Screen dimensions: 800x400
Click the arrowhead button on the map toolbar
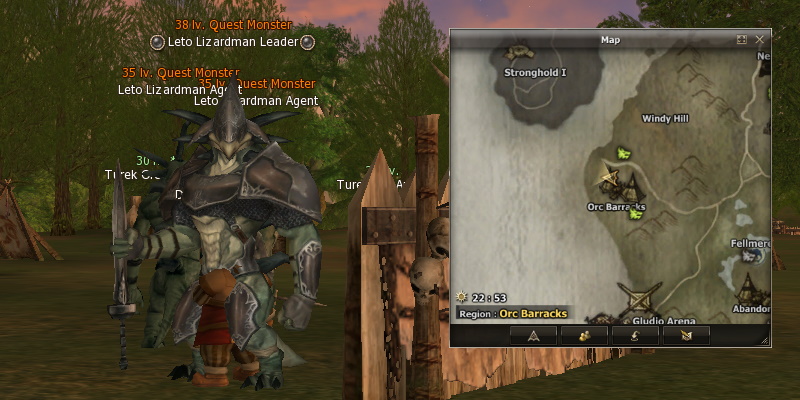(533, 336)
